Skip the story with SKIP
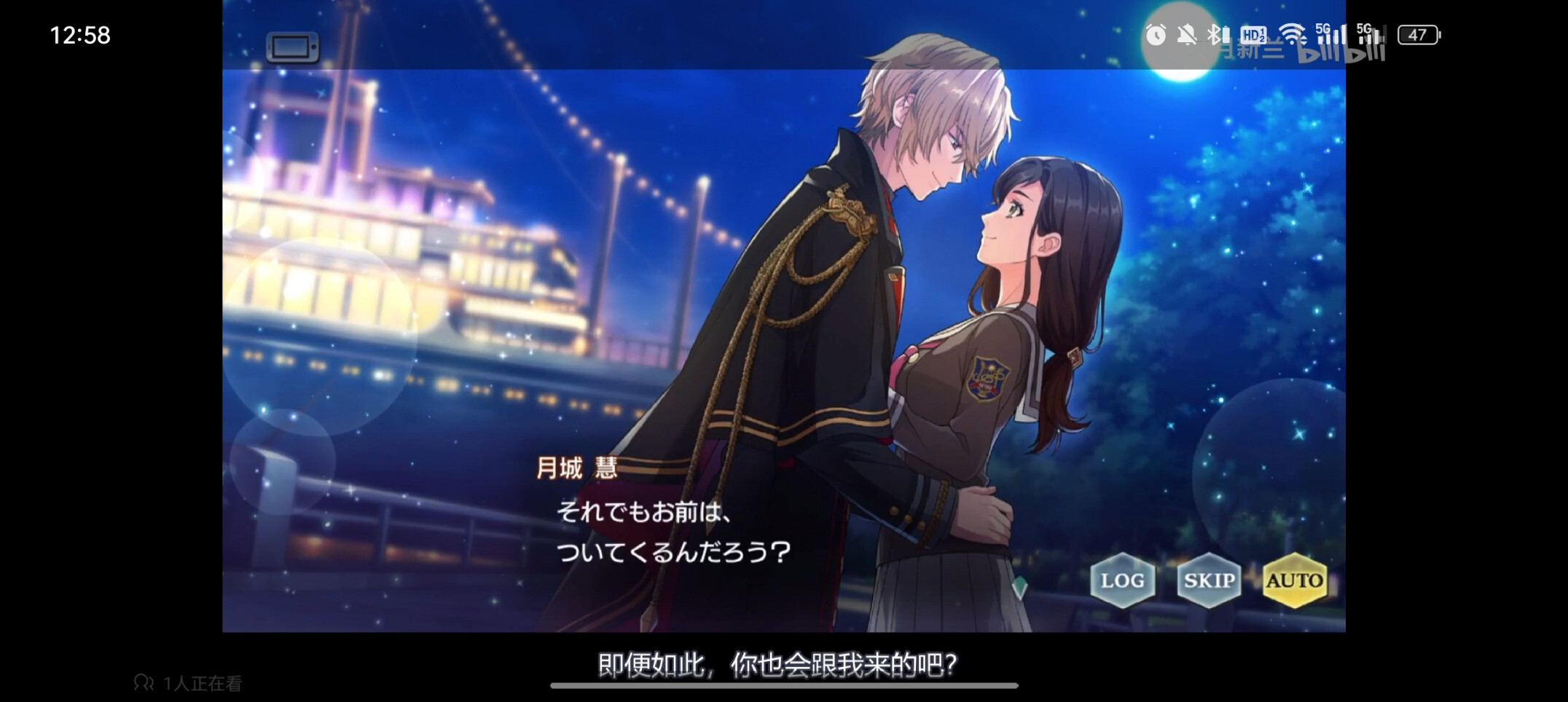 pos(1209,580)
